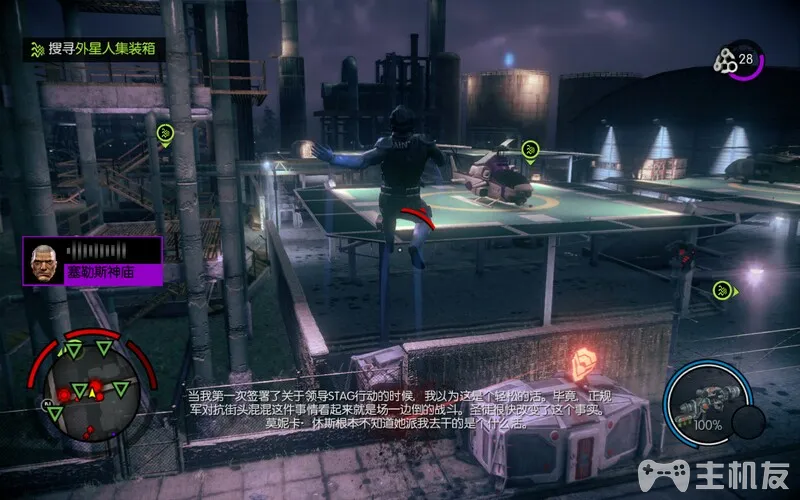
Task: Click the caller portrait in the phone panel
Action: 44,258
